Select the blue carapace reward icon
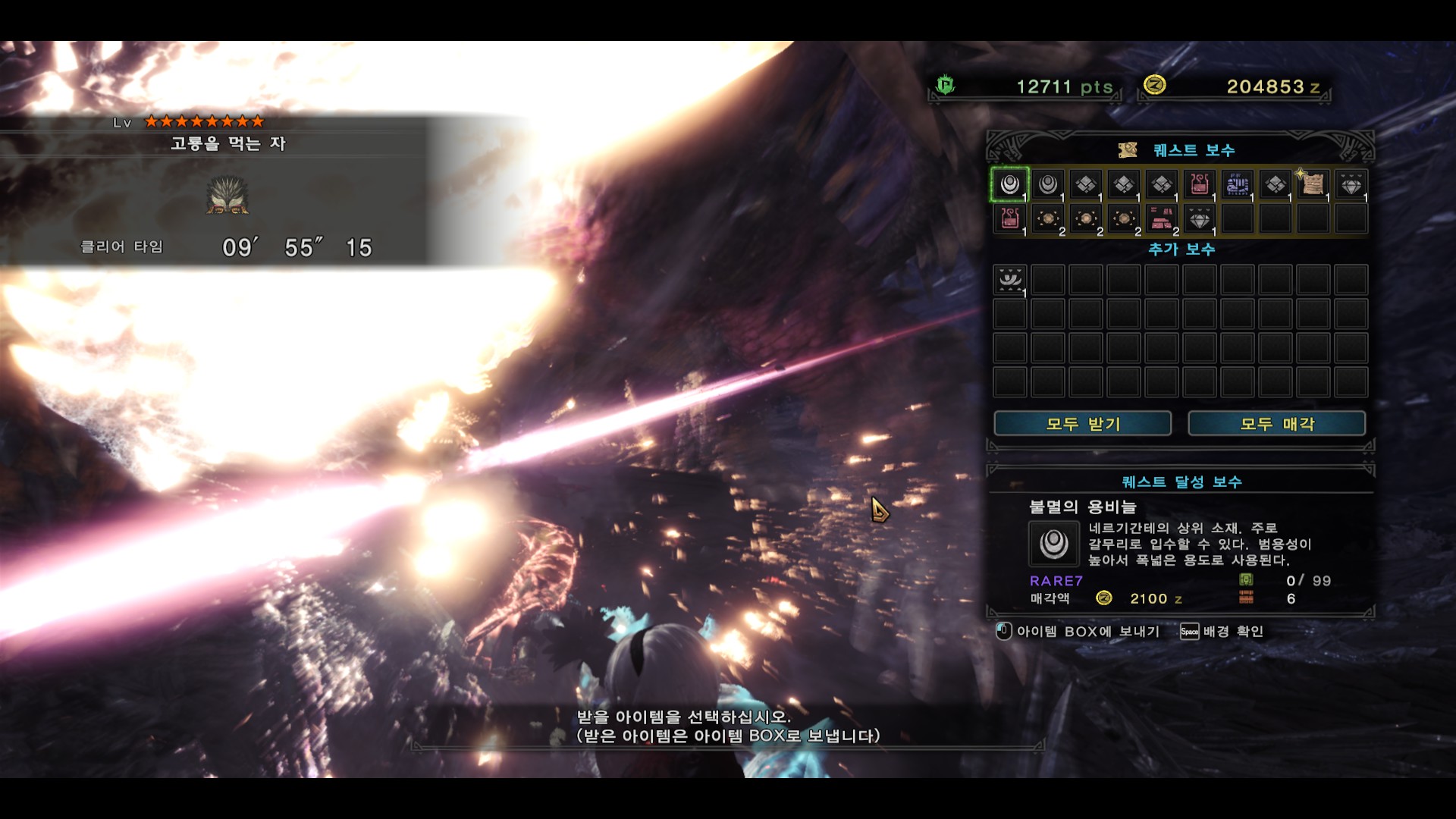The height and width of the screenshot is (819, 1456). tap(1237, 184)
